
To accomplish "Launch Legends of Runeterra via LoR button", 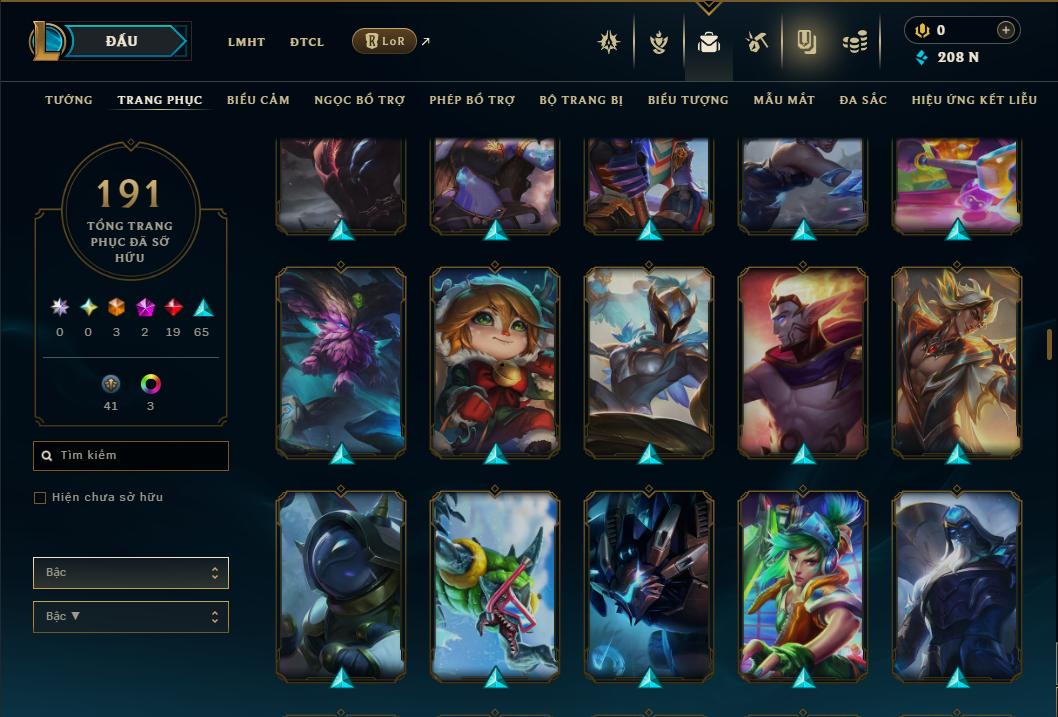I will coord(385,41).
